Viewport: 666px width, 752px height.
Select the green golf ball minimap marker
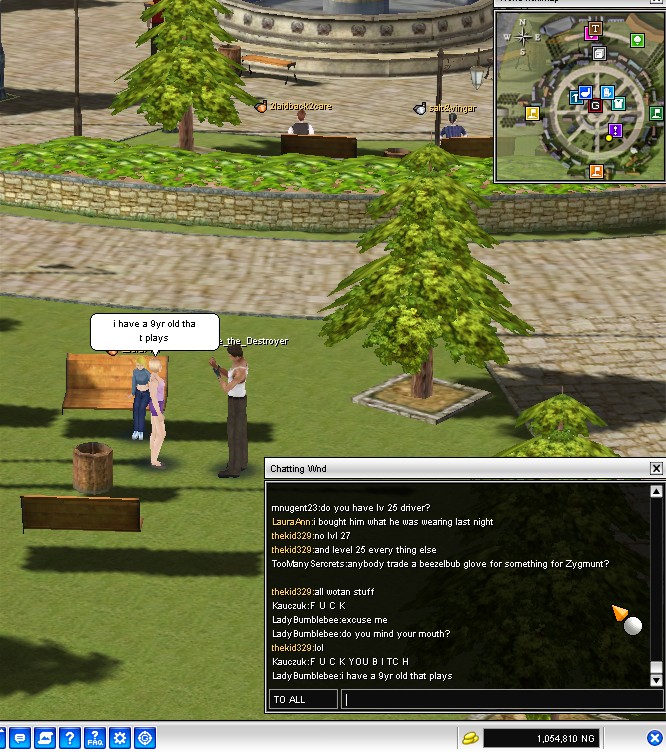637,40
